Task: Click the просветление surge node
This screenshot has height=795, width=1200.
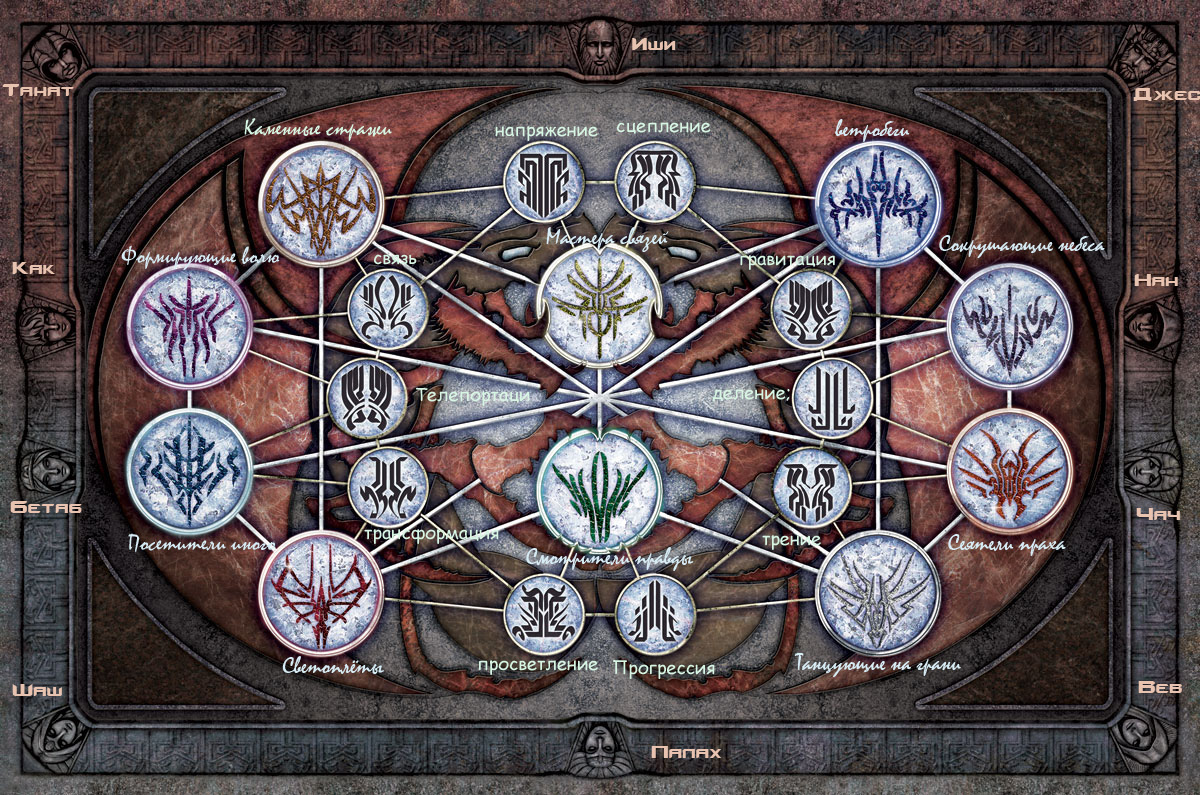Action: tap(543, 612)
